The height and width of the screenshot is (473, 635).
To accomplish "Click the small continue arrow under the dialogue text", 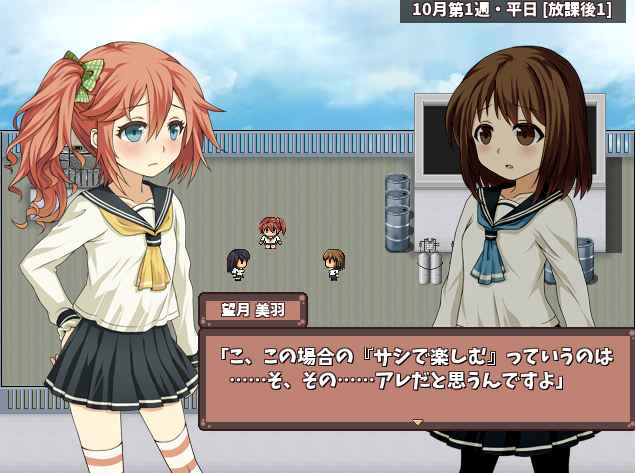I will pyautogui.click(x=418, y=422).
